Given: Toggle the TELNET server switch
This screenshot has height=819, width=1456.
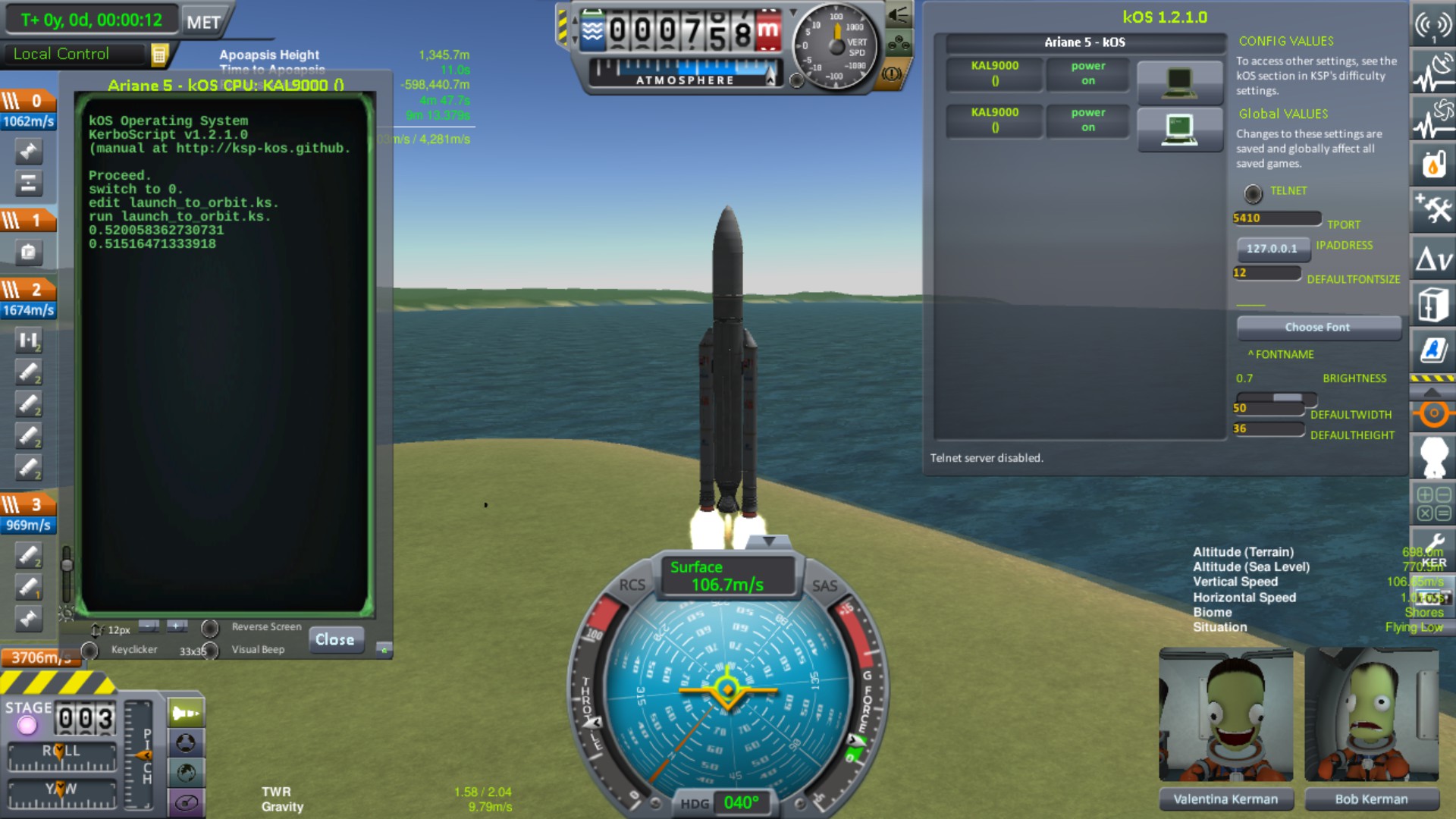Looking at the screenshot, I should [x=1254, y=192].
